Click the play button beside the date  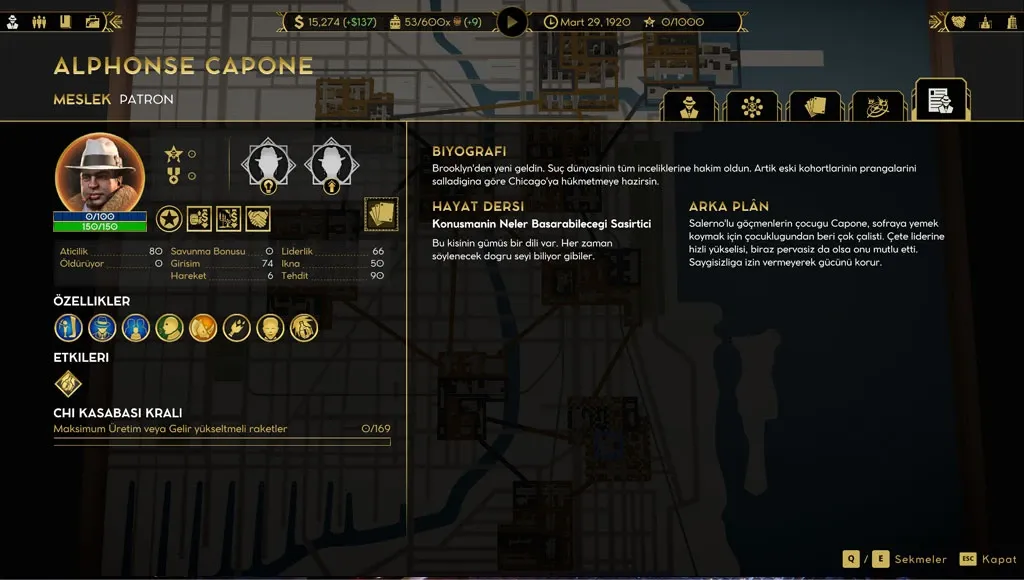point(512,21)
